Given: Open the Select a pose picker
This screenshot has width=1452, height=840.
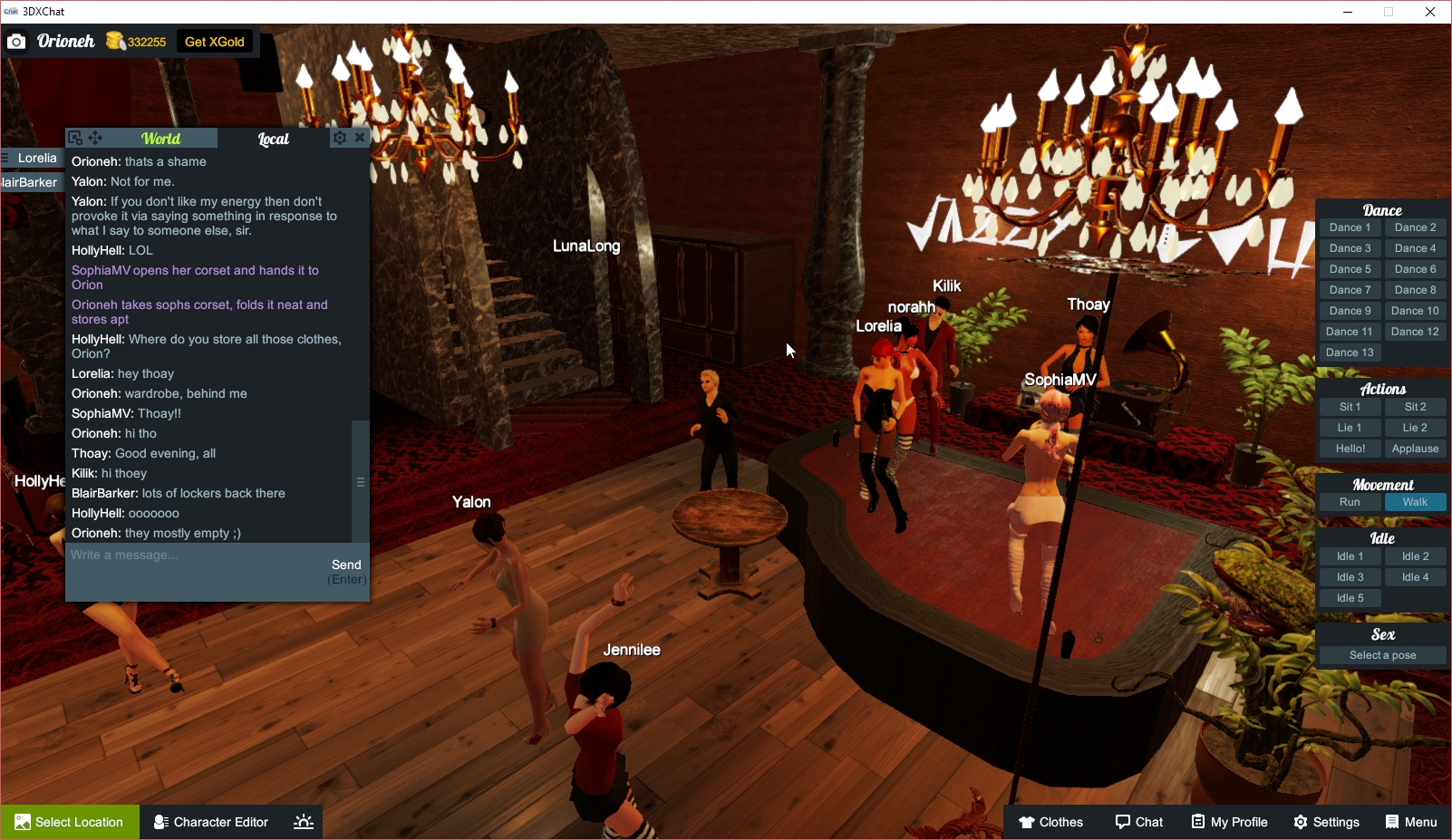Looking at the screenshot, I should (1382, 654).
